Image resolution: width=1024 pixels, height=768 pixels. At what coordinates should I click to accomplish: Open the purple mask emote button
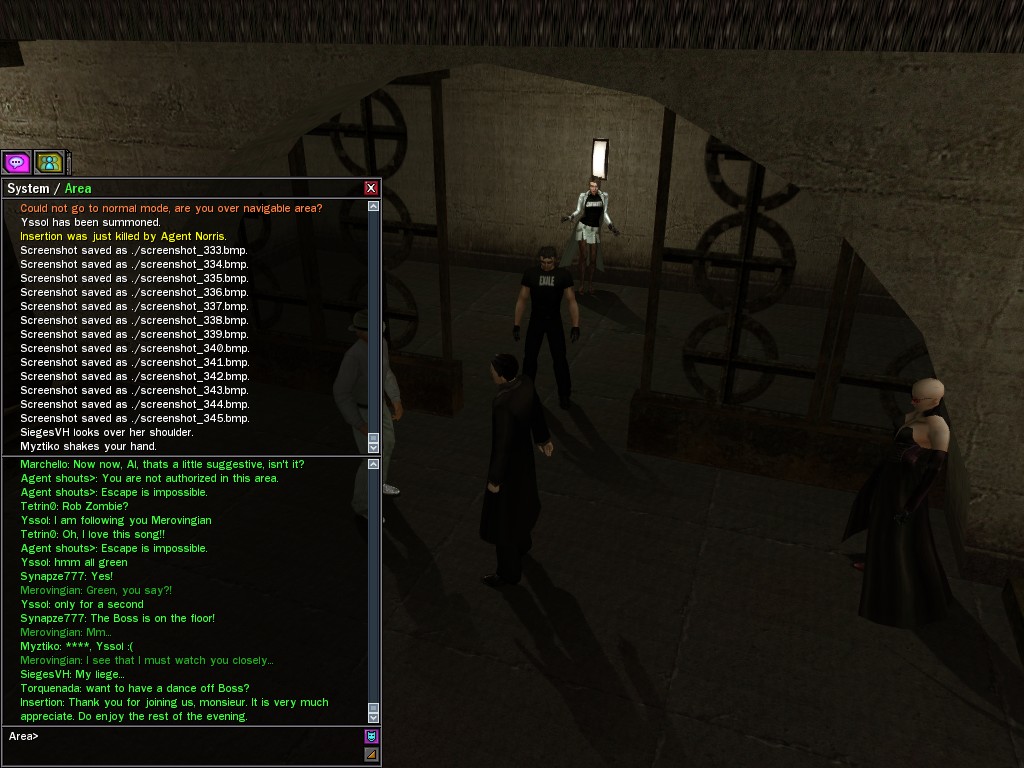[371, 737]
